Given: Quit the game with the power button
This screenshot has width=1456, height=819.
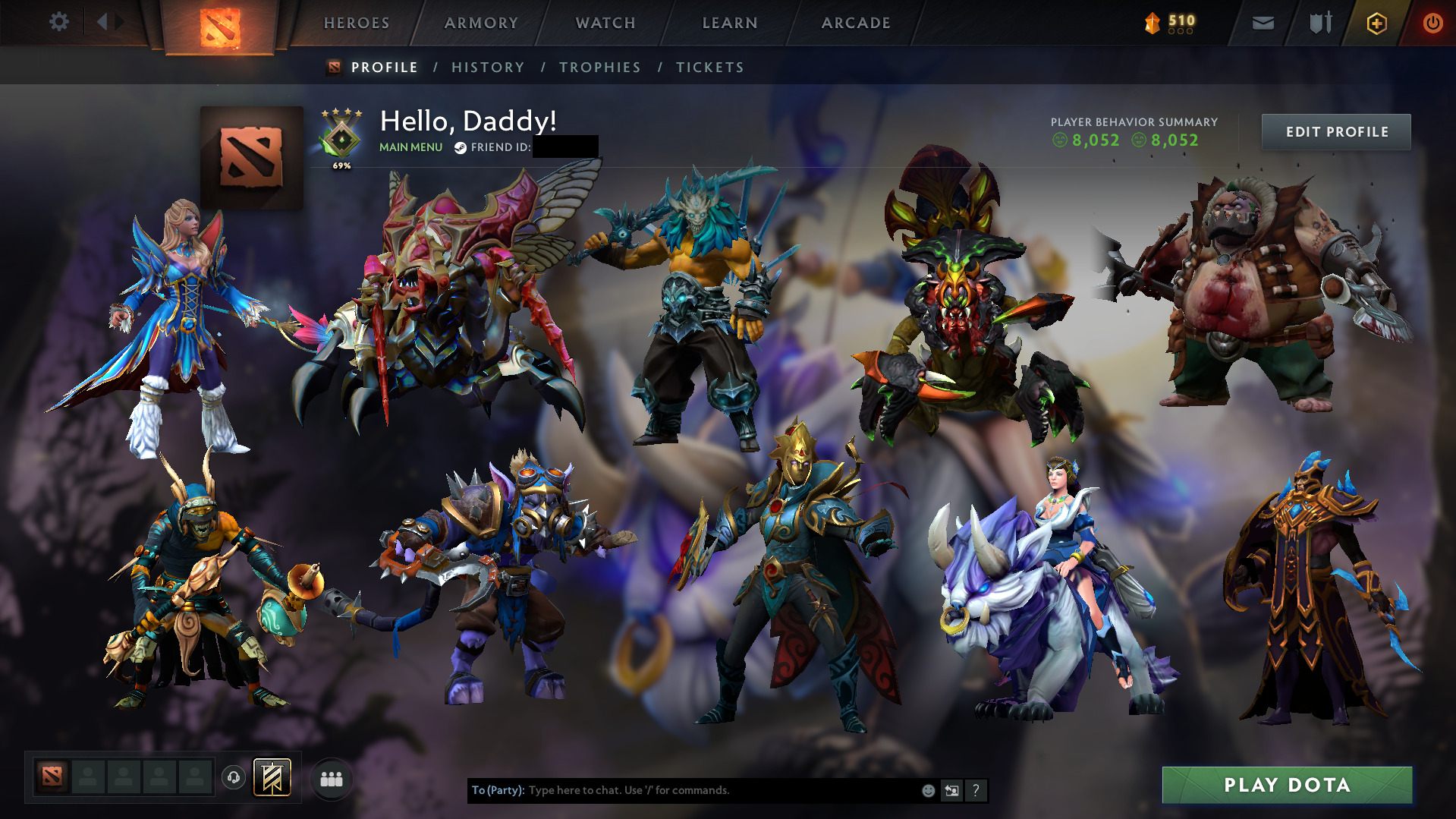Looking at the screenshot, I should (1432, 24).
